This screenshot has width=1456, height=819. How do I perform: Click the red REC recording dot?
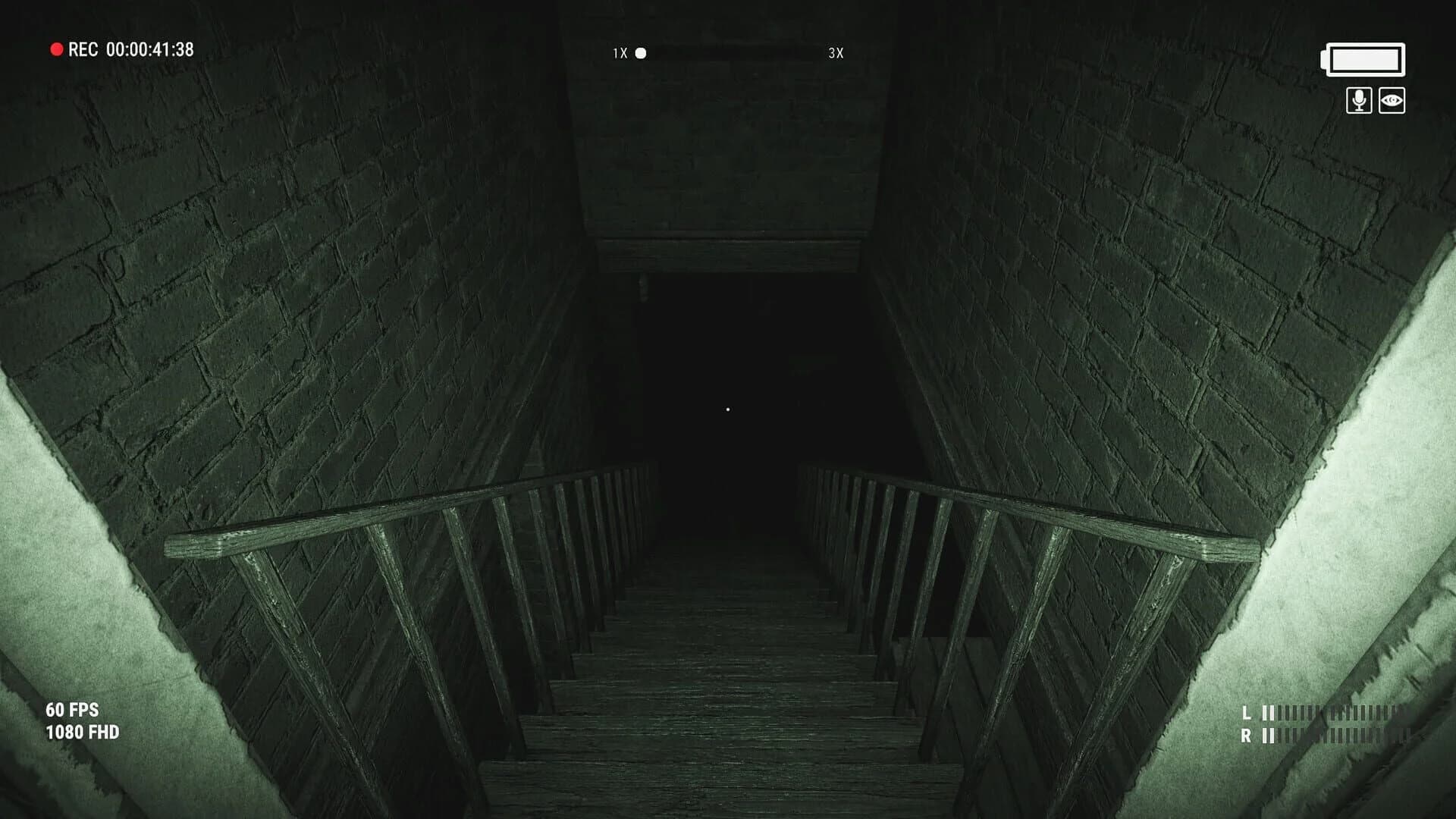pos(56,49)
